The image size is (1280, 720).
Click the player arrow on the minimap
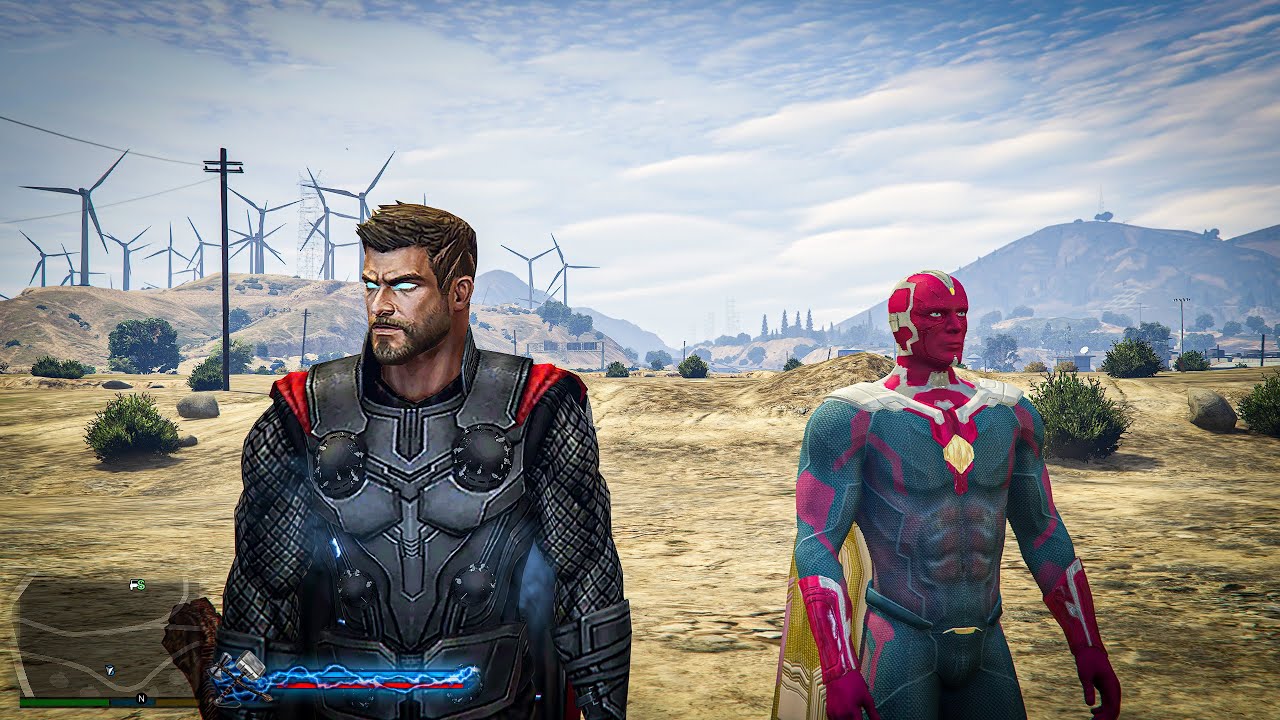click(x=112, y=668)
